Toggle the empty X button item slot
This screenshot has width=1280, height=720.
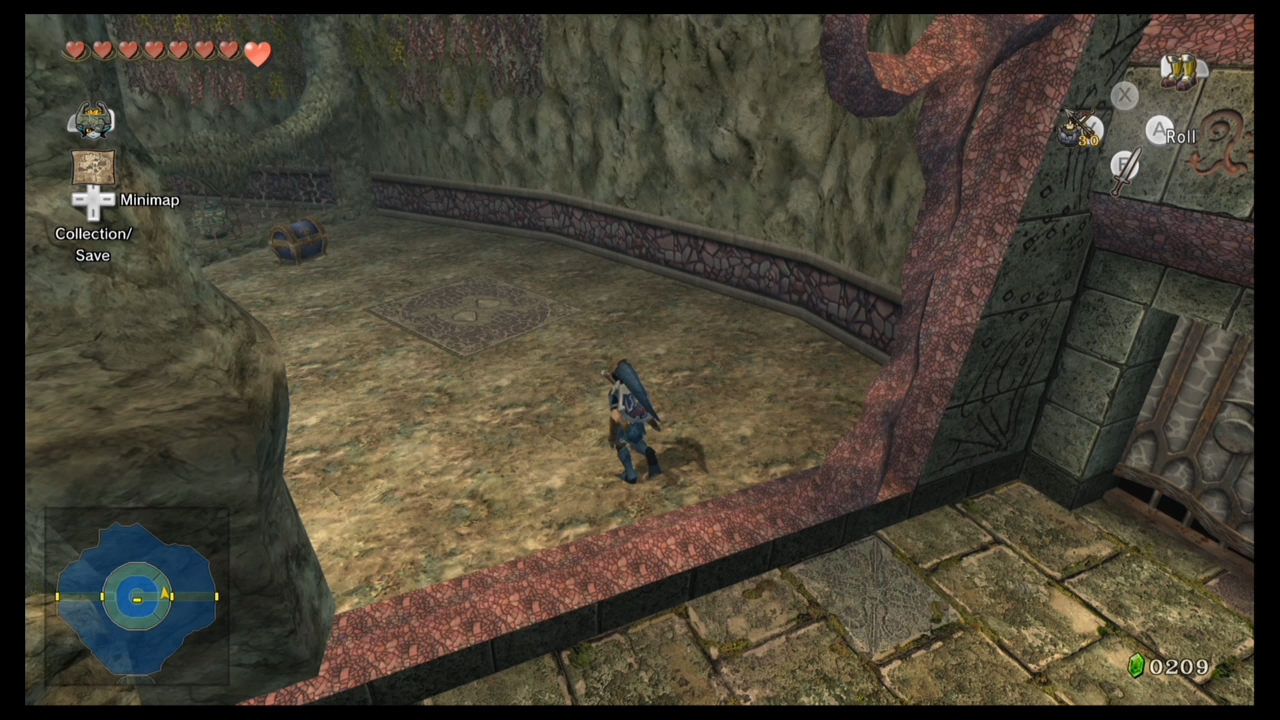[1124, 95]
